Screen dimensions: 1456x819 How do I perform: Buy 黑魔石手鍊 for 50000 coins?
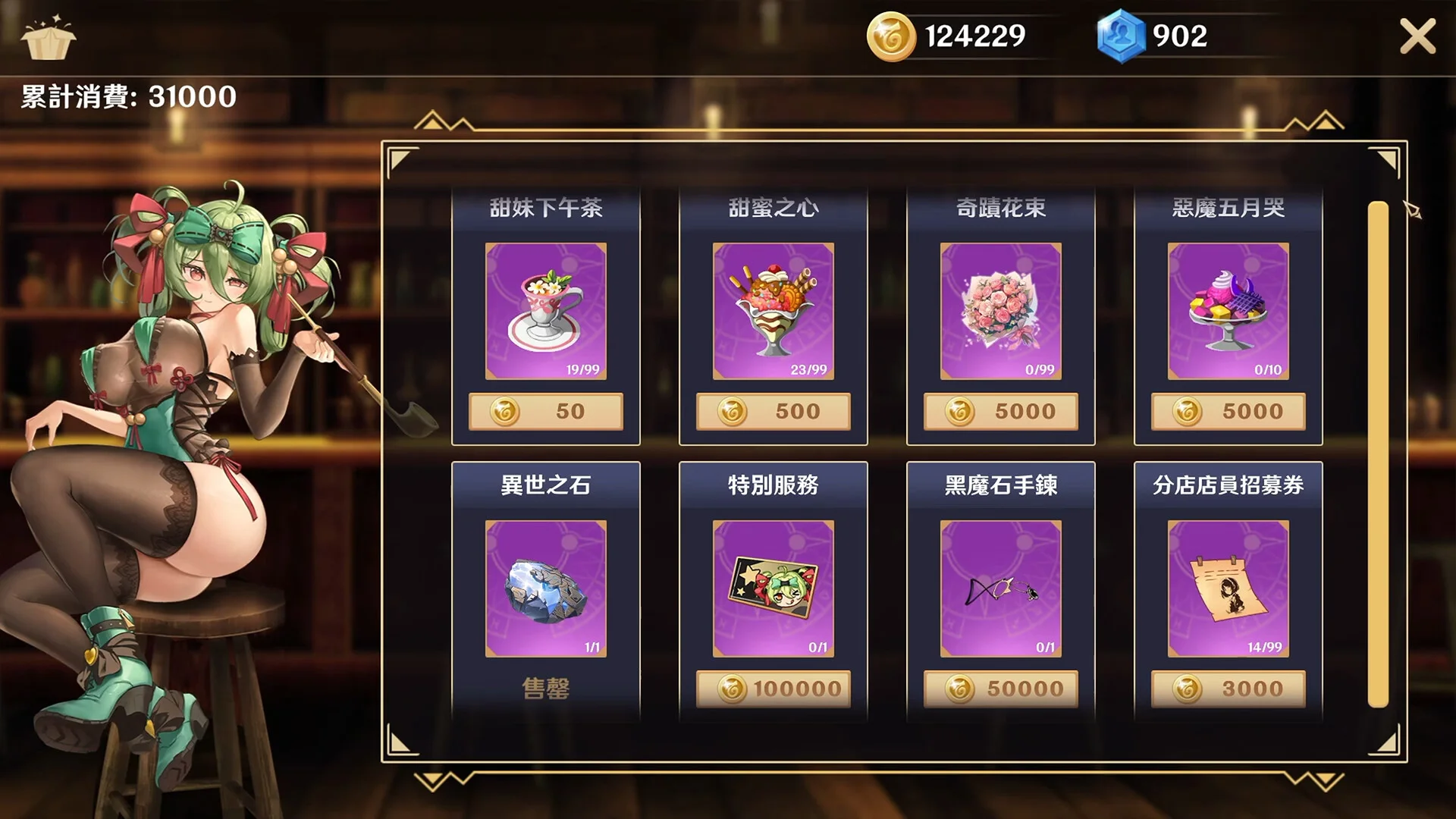[x=1000, y=689]
